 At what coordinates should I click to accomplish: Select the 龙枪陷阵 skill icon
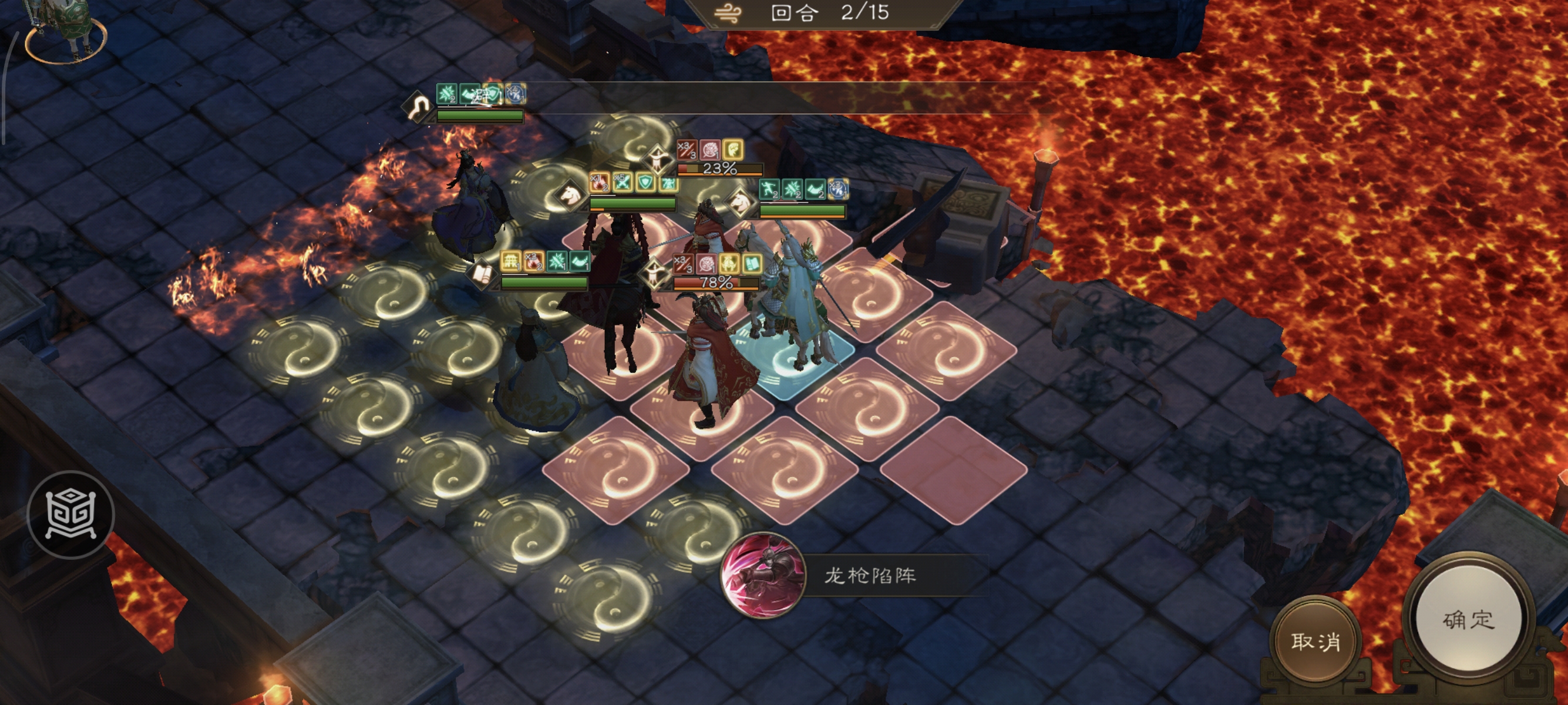click(x=763, y=575)
